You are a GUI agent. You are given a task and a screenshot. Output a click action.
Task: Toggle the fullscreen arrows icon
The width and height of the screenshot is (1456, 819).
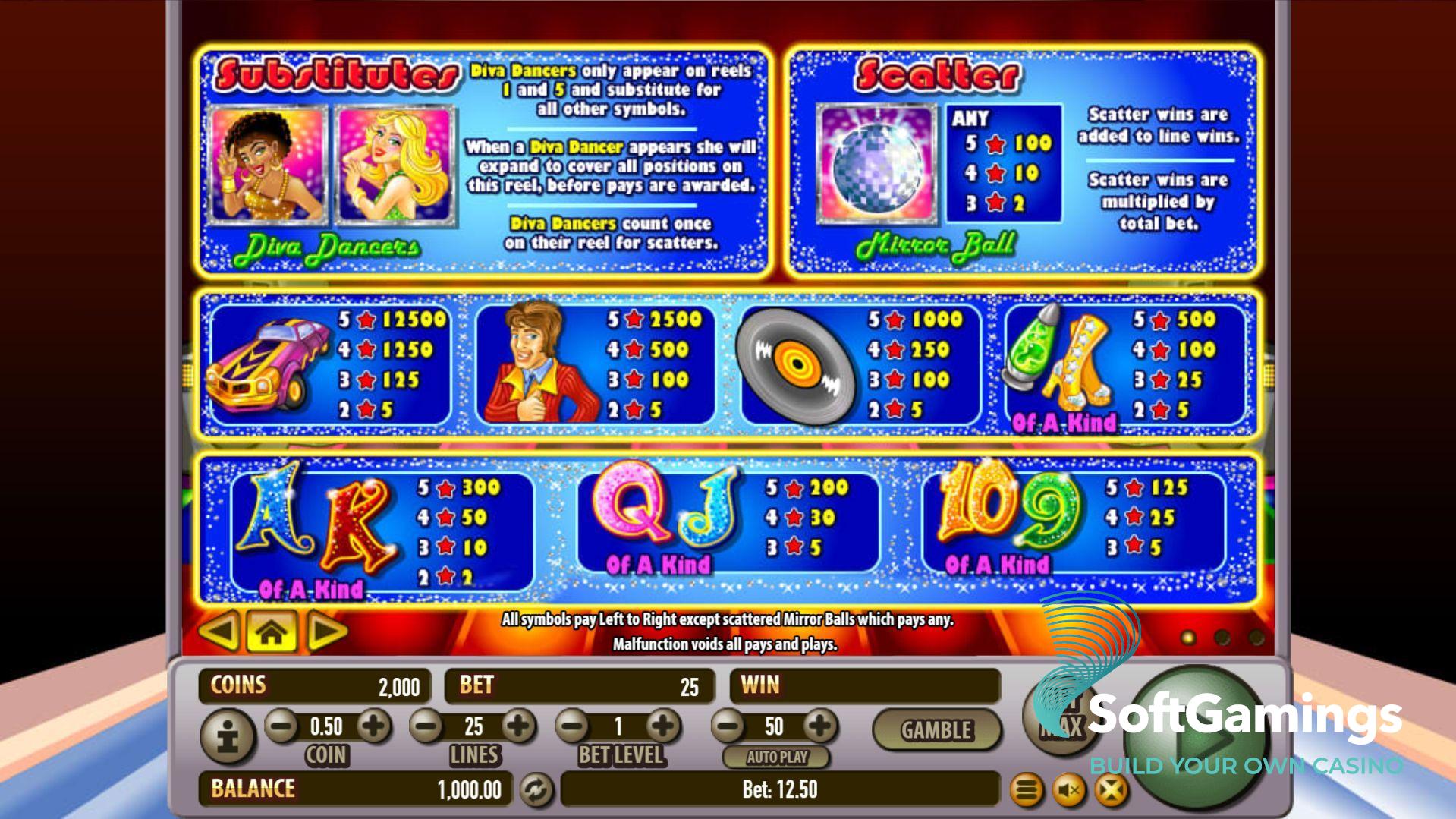(x=1111, y=791)
